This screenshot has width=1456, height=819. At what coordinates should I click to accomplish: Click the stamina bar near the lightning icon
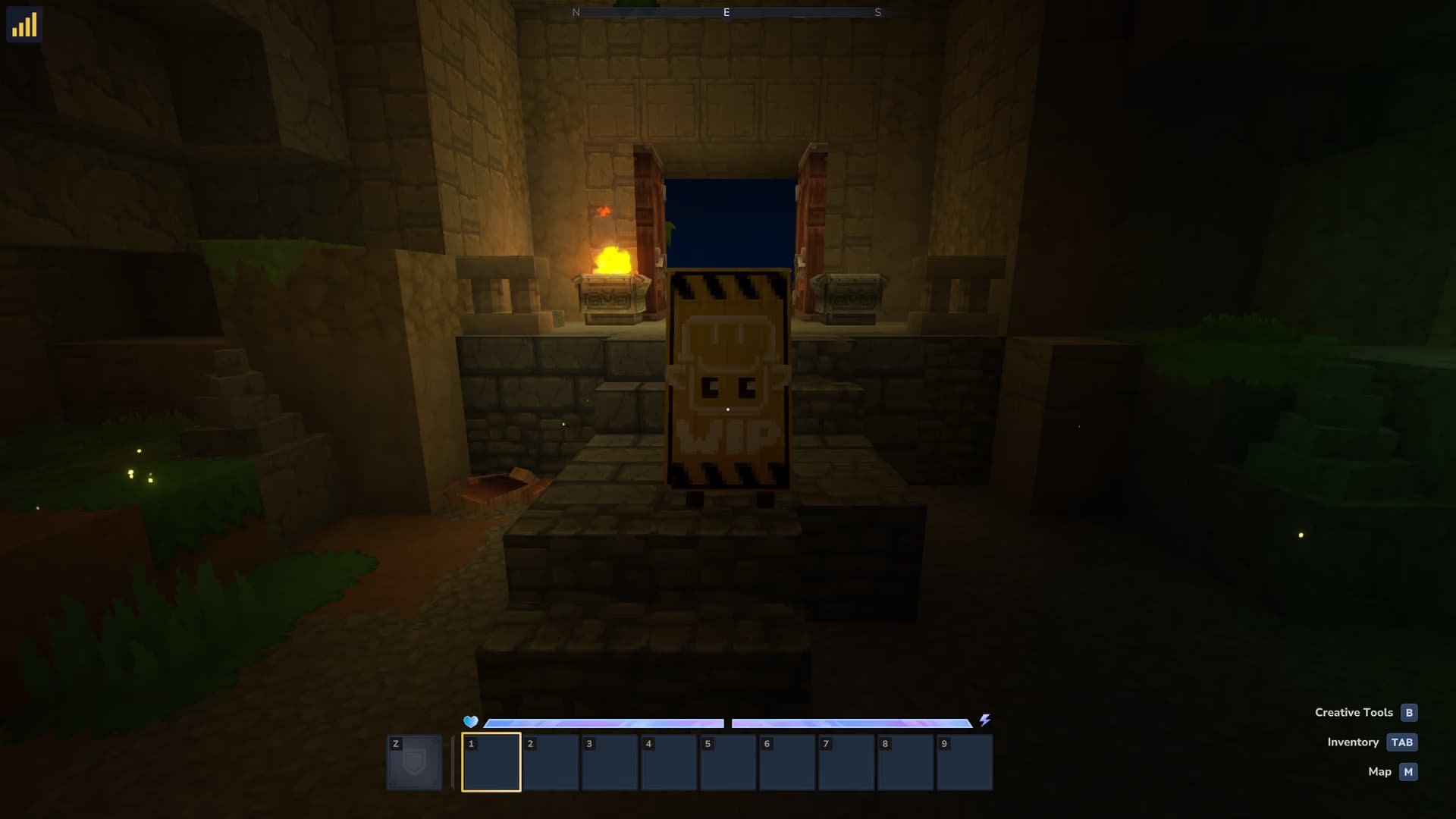coord(853,721)
